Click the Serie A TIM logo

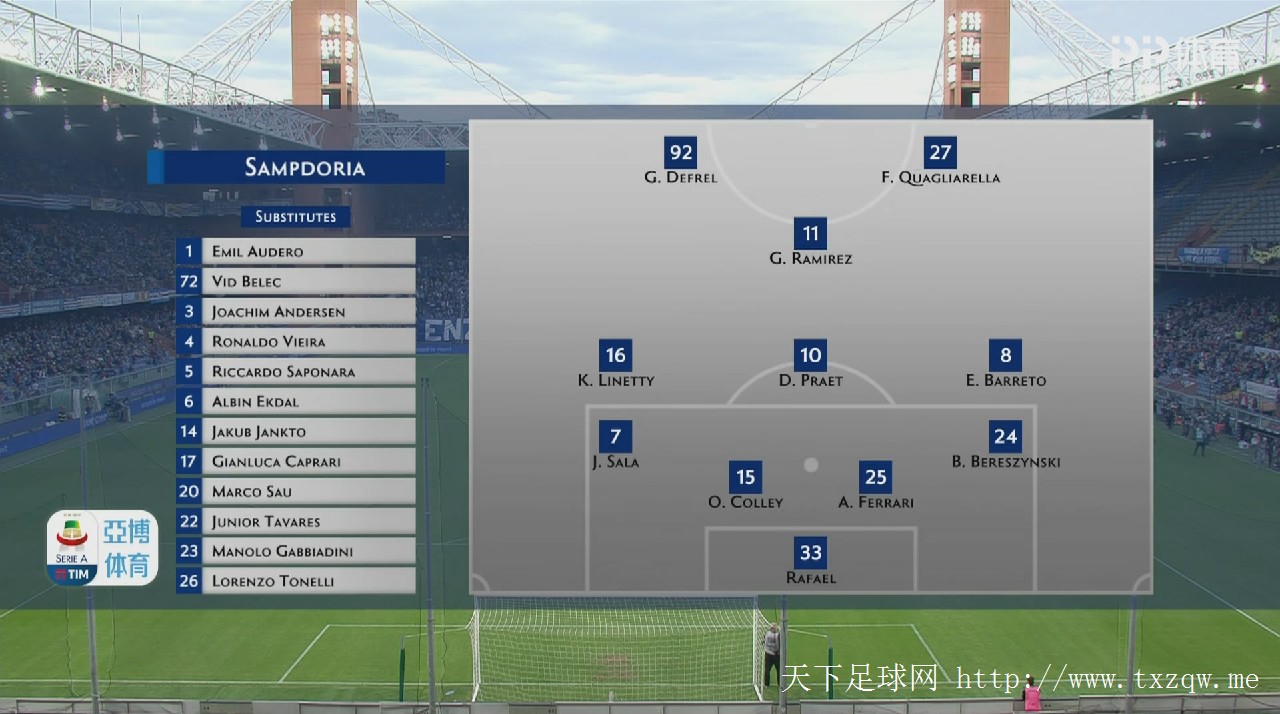click(72, 549)
